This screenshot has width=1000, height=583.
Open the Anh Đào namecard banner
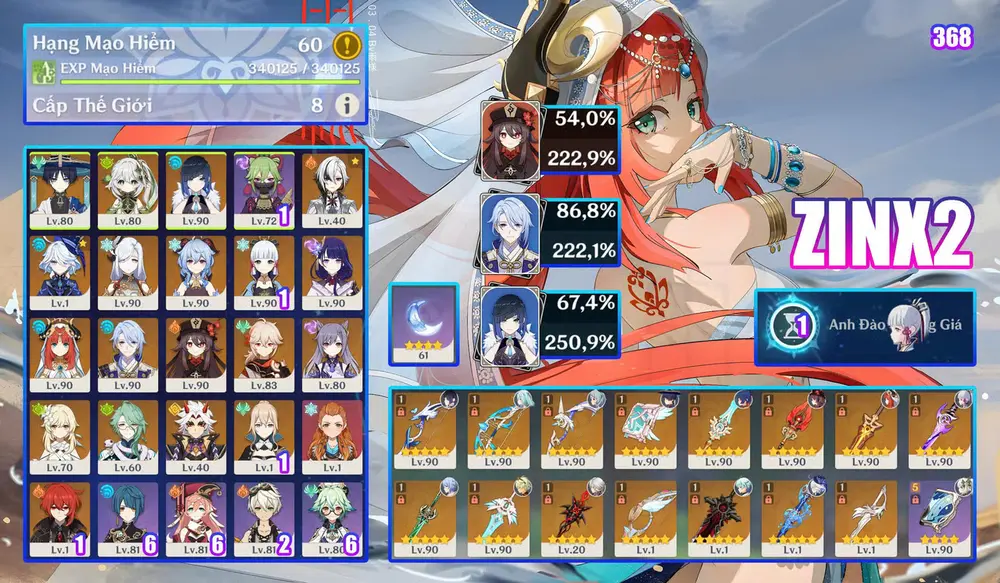pyautogui.click(x=863, y=327)
